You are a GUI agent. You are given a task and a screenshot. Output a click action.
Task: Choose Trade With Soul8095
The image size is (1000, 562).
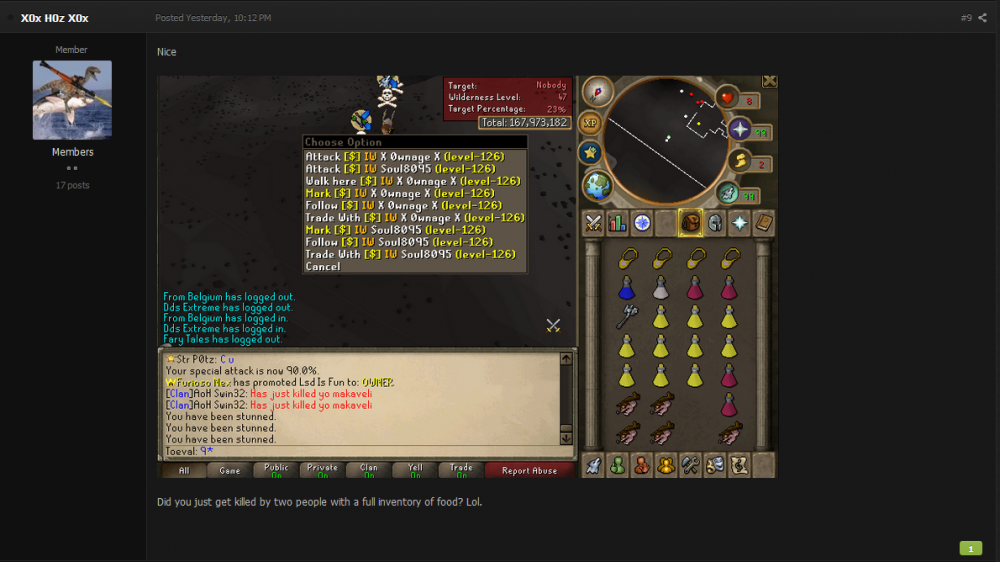click(x=410, y=254)
